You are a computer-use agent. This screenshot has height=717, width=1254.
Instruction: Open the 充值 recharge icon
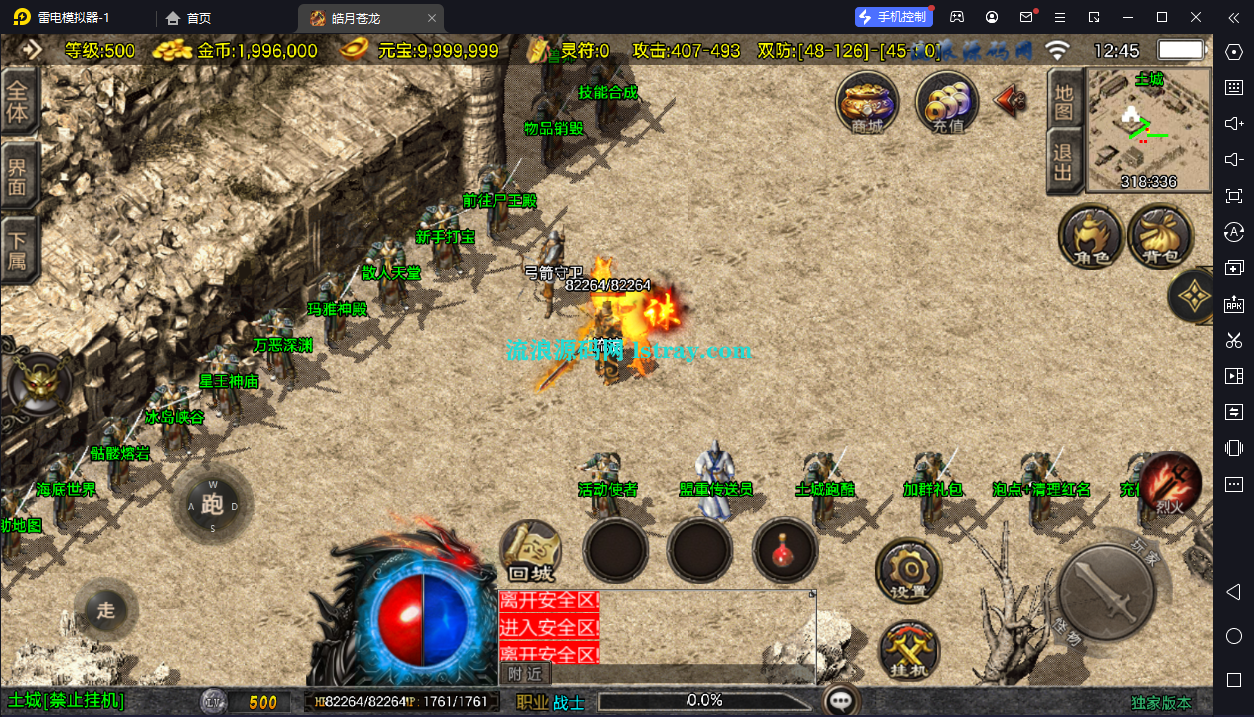[946, 101]
